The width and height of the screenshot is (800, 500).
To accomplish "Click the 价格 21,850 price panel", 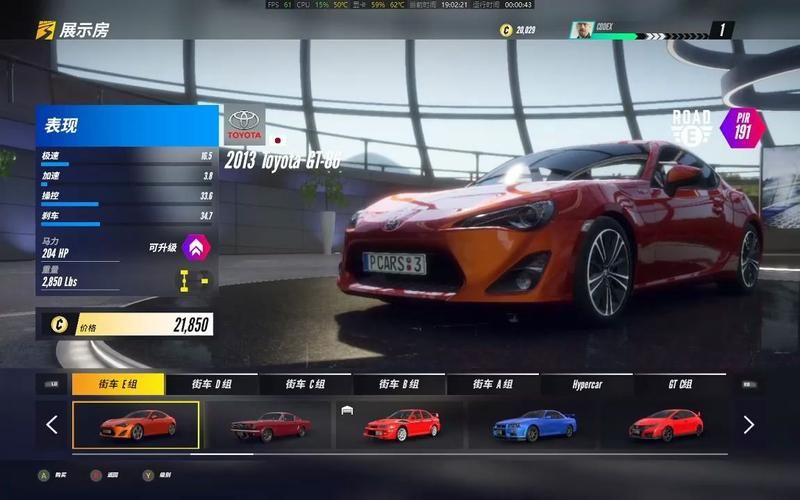I will point(125,324).
